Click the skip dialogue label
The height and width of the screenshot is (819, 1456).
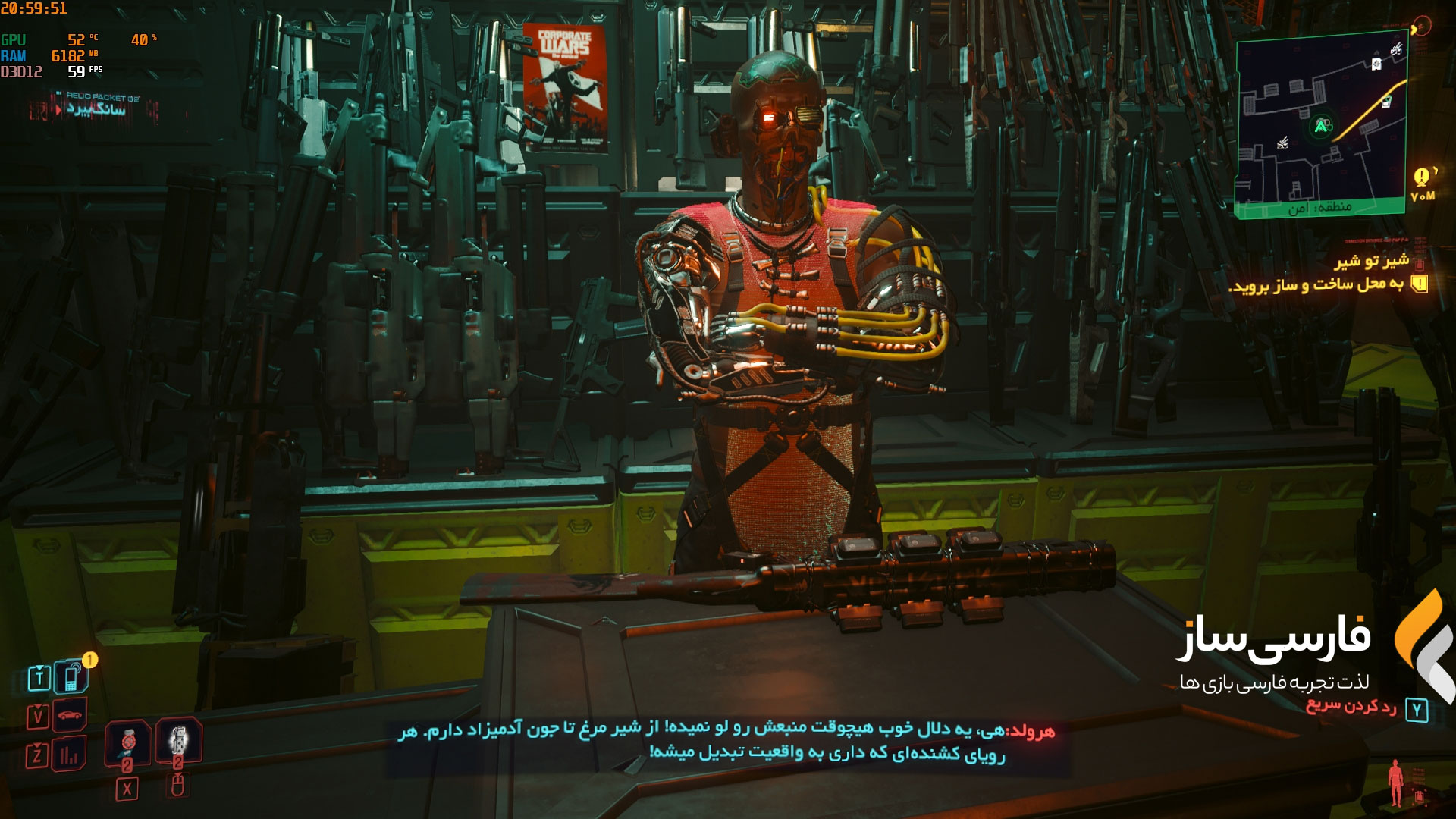(x=1351, y=708)
